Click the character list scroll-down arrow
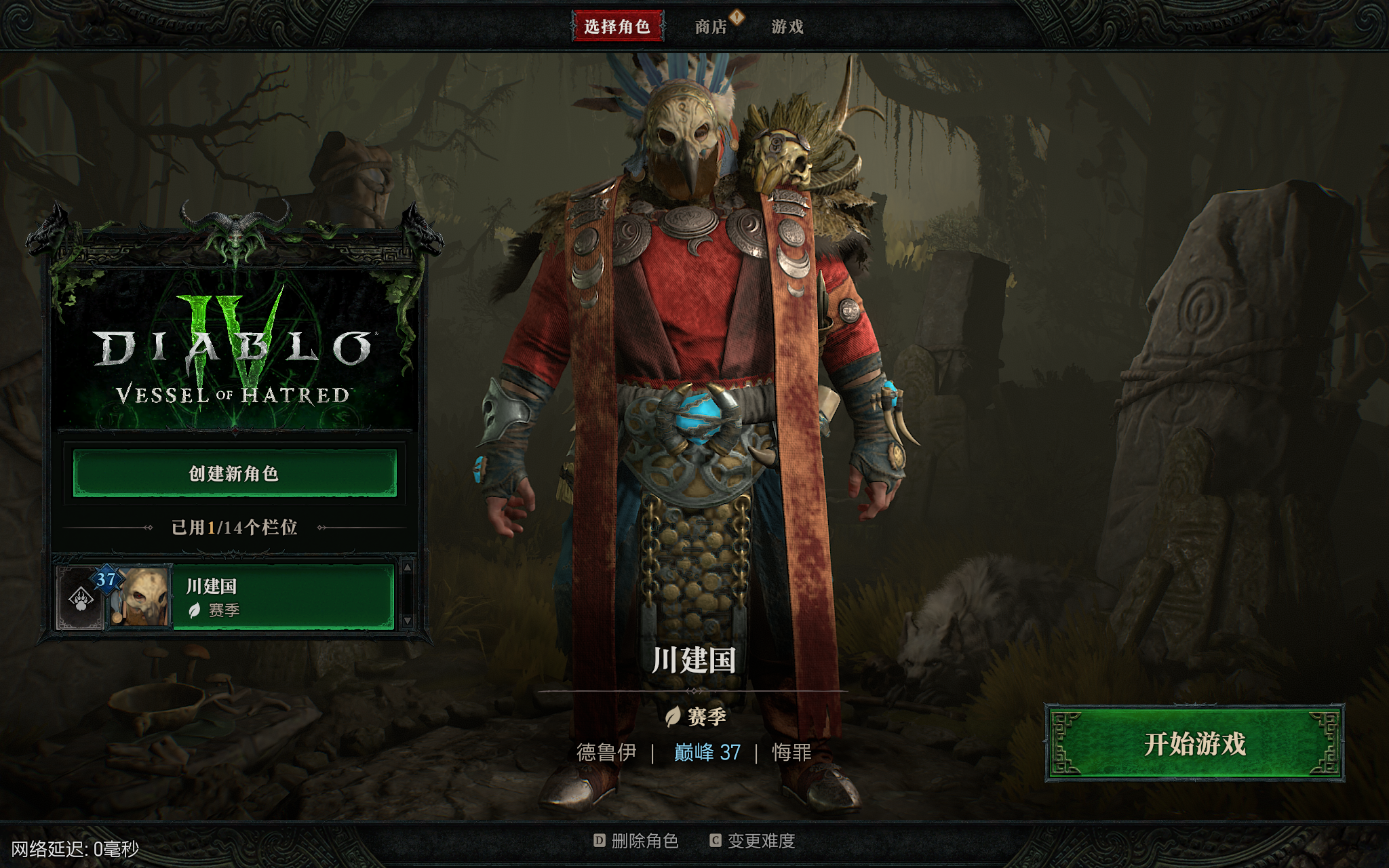Viewport: 1389px width, 868px height. pos(408,620)
